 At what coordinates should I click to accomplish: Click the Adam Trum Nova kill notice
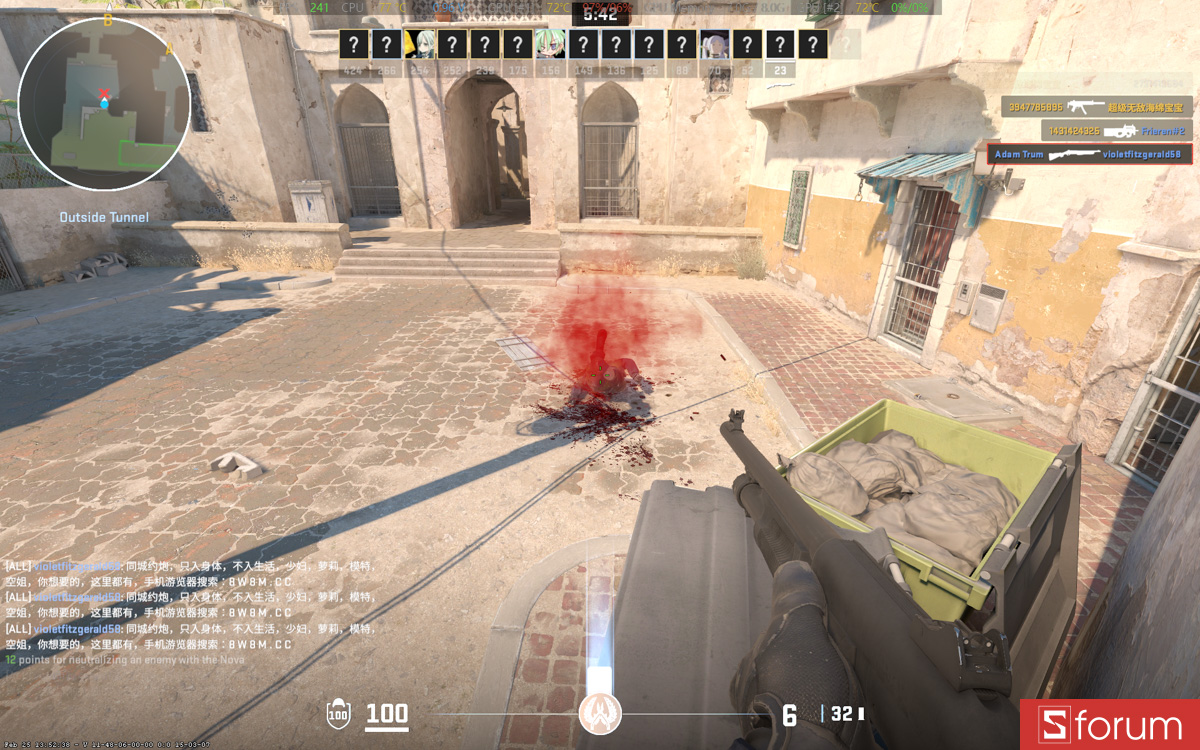(x=1089, y=154)
